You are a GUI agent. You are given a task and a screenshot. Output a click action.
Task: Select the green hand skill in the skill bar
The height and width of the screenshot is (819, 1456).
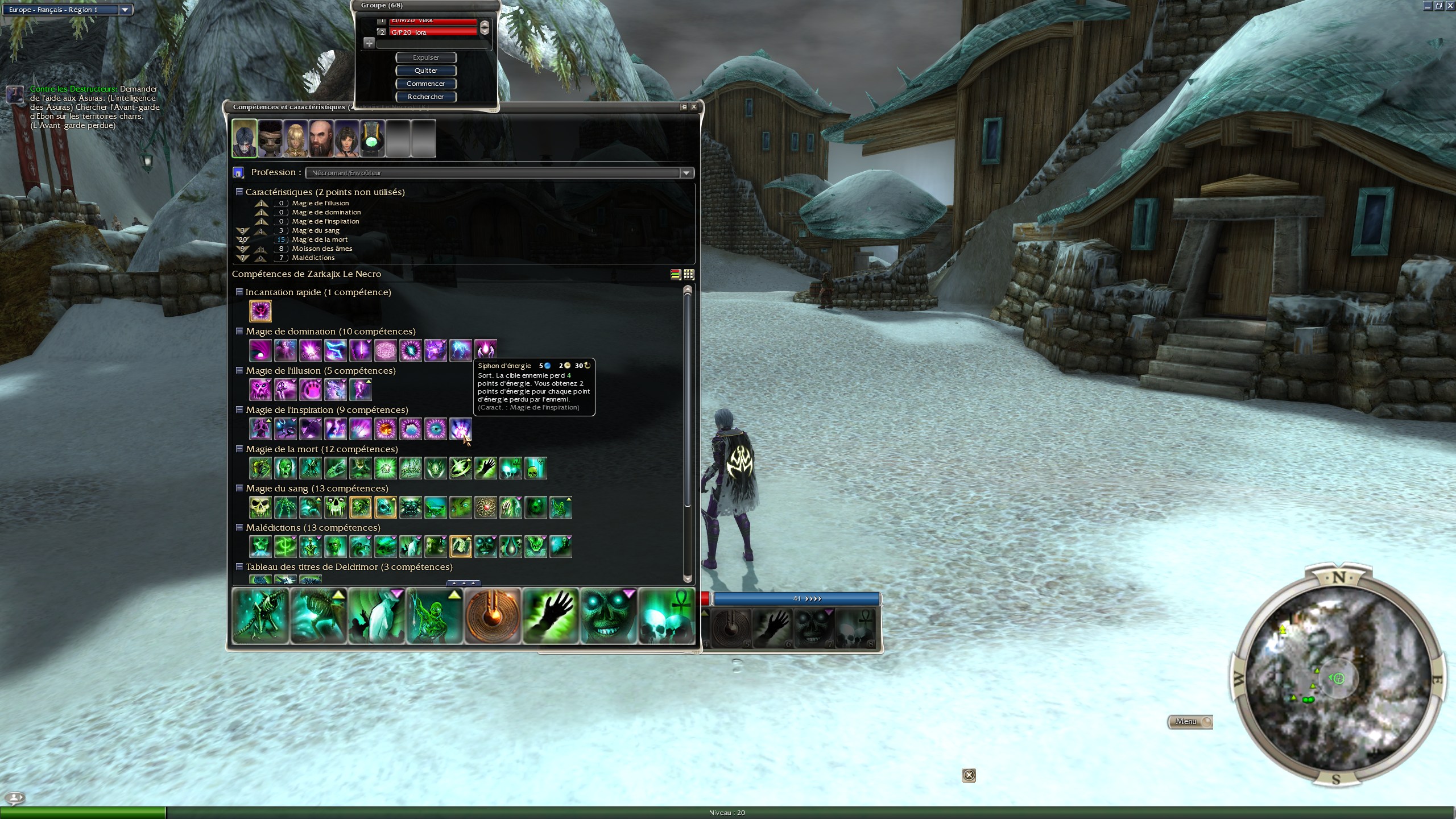551,616
